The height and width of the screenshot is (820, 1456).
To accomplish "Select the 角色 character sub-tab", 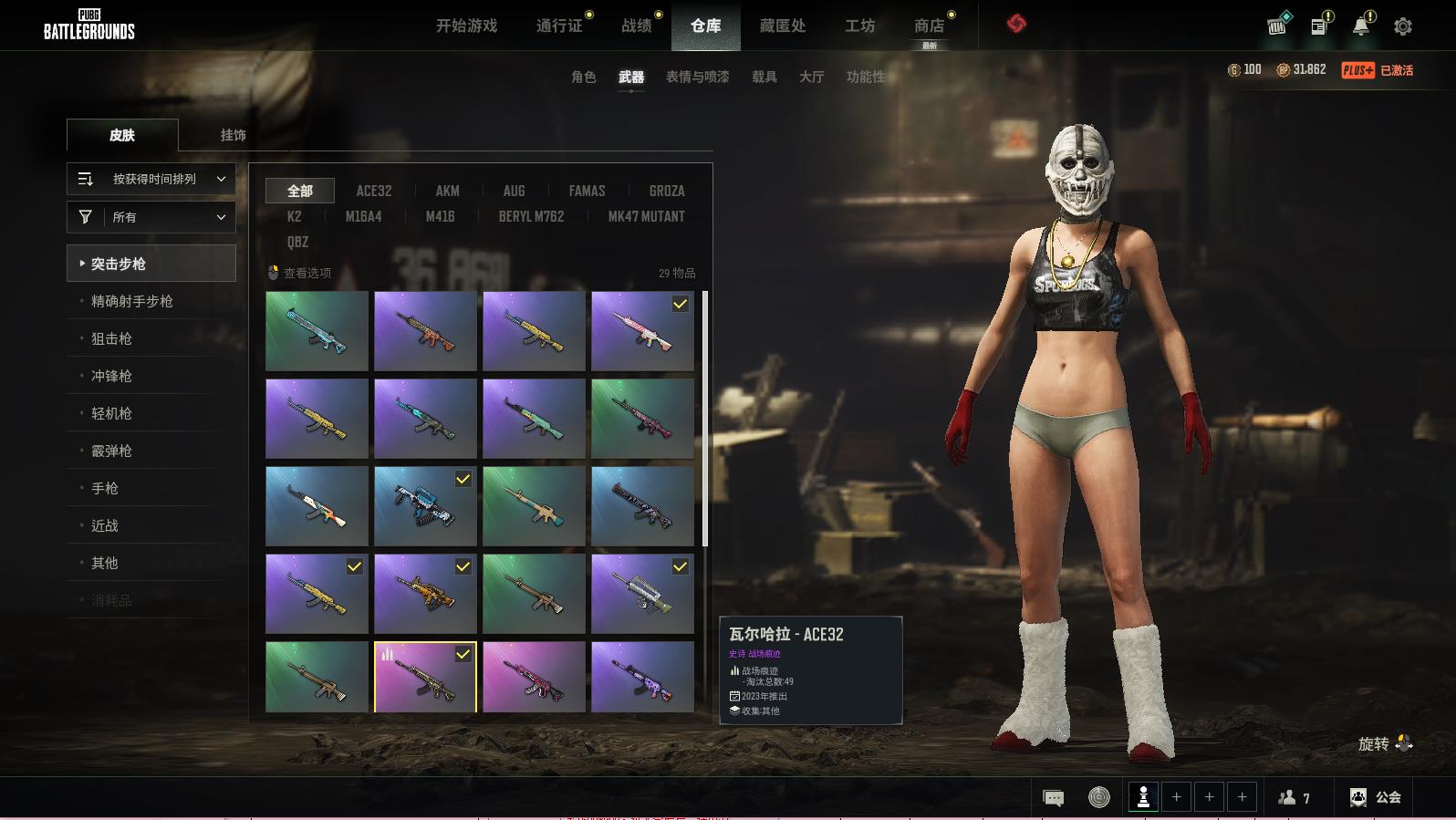I will (x=583, y=77).
